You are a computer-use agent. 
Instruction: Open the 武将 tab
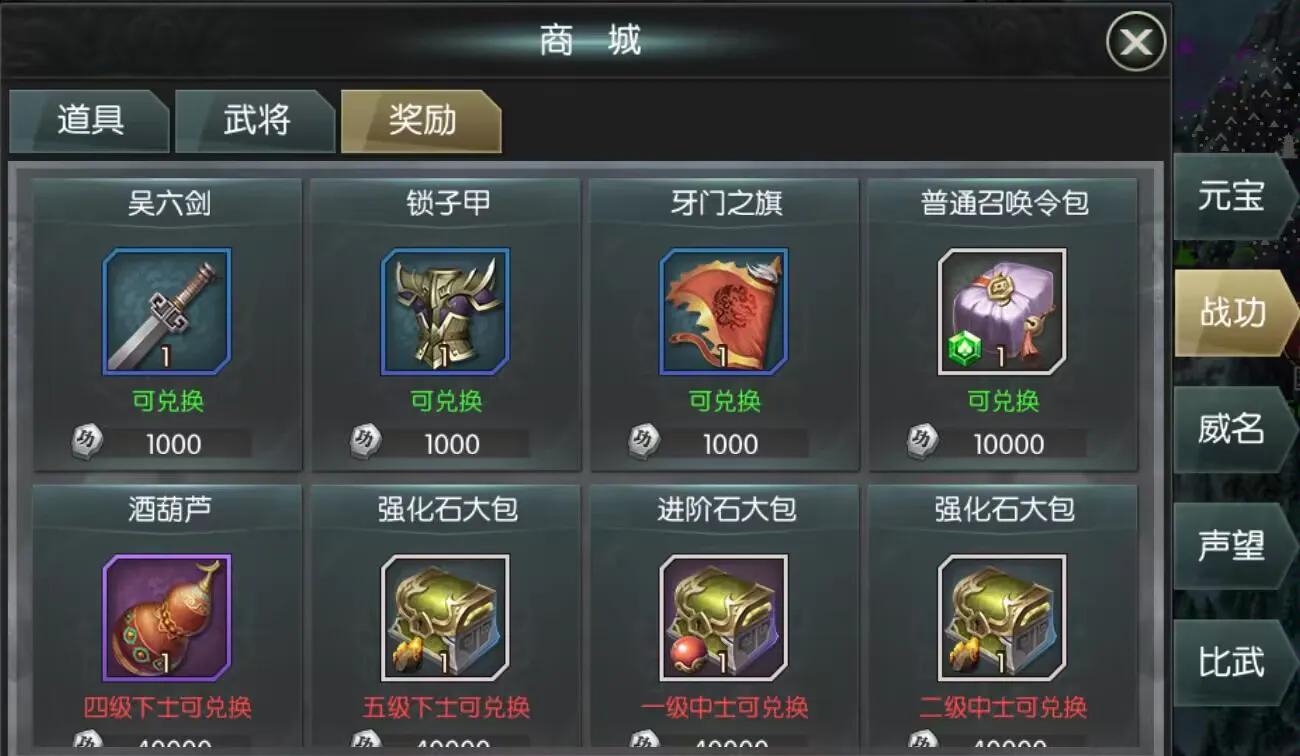click(254, 120)
